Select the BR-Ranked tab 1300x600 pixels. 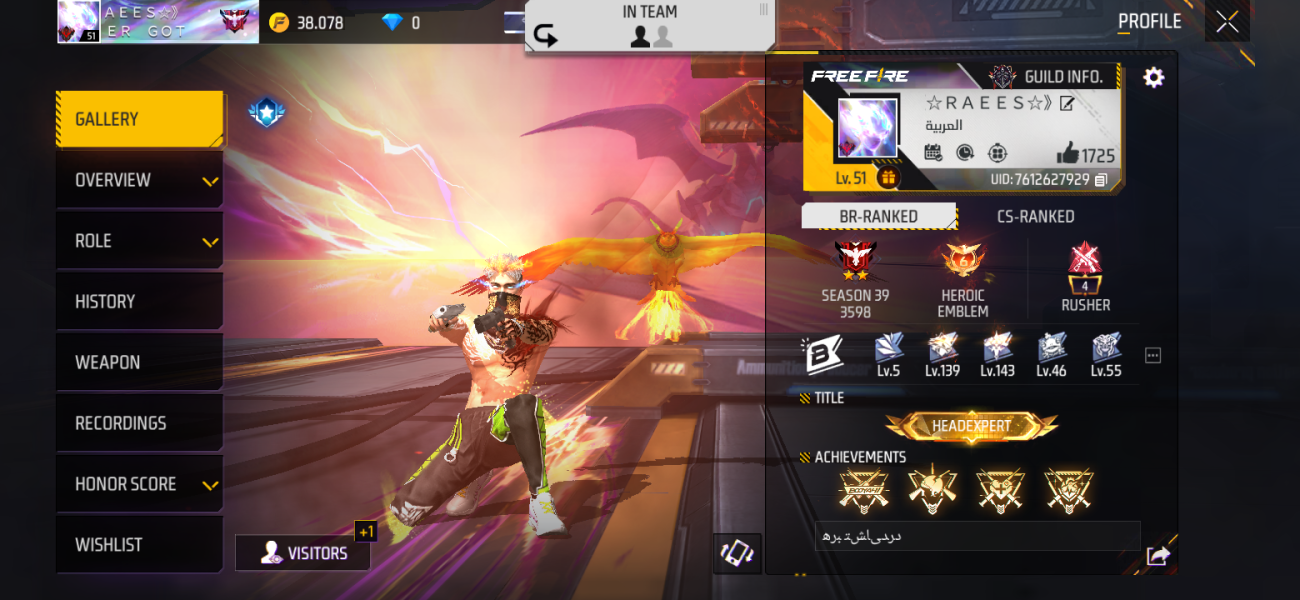pos(878,217)
